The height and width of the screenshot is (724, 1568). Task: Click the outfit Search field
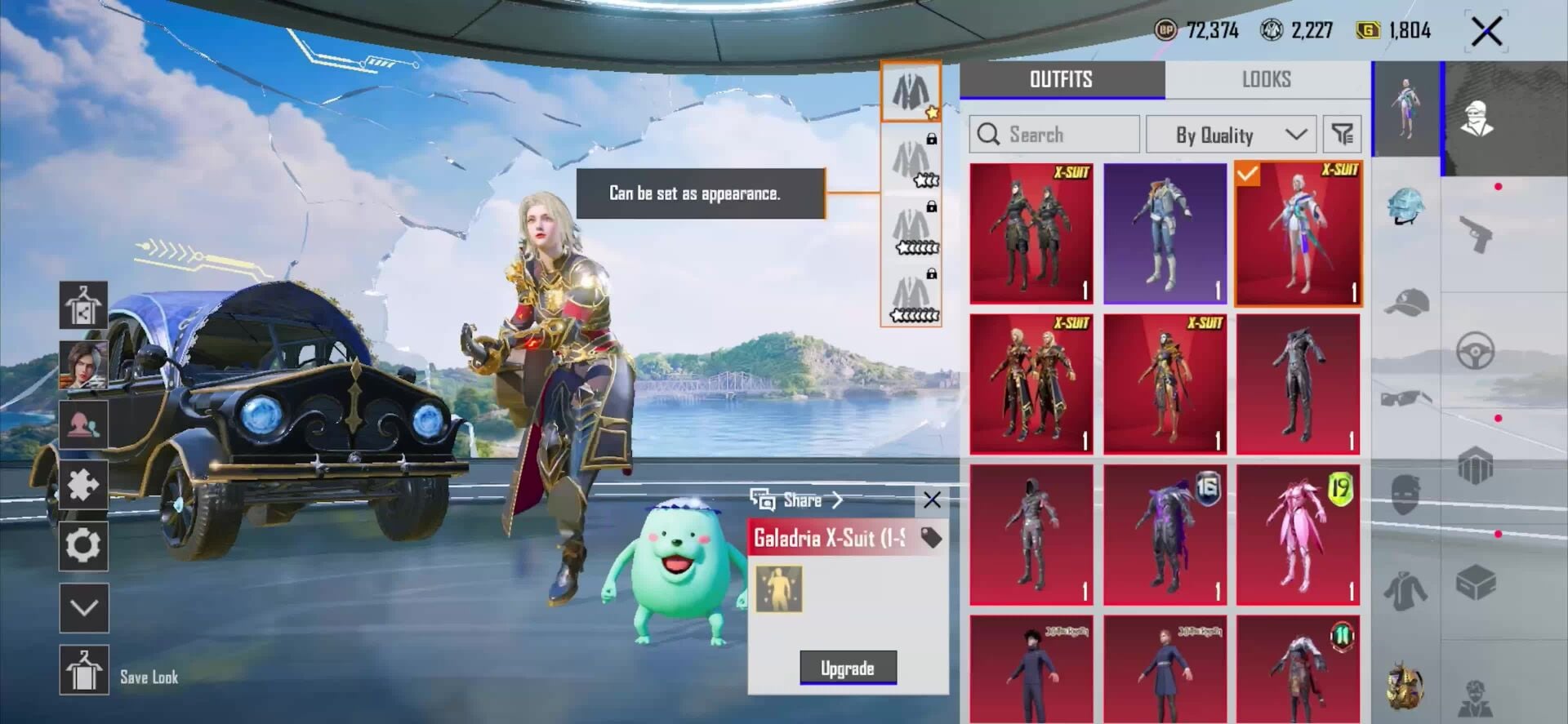(1054, 134)
